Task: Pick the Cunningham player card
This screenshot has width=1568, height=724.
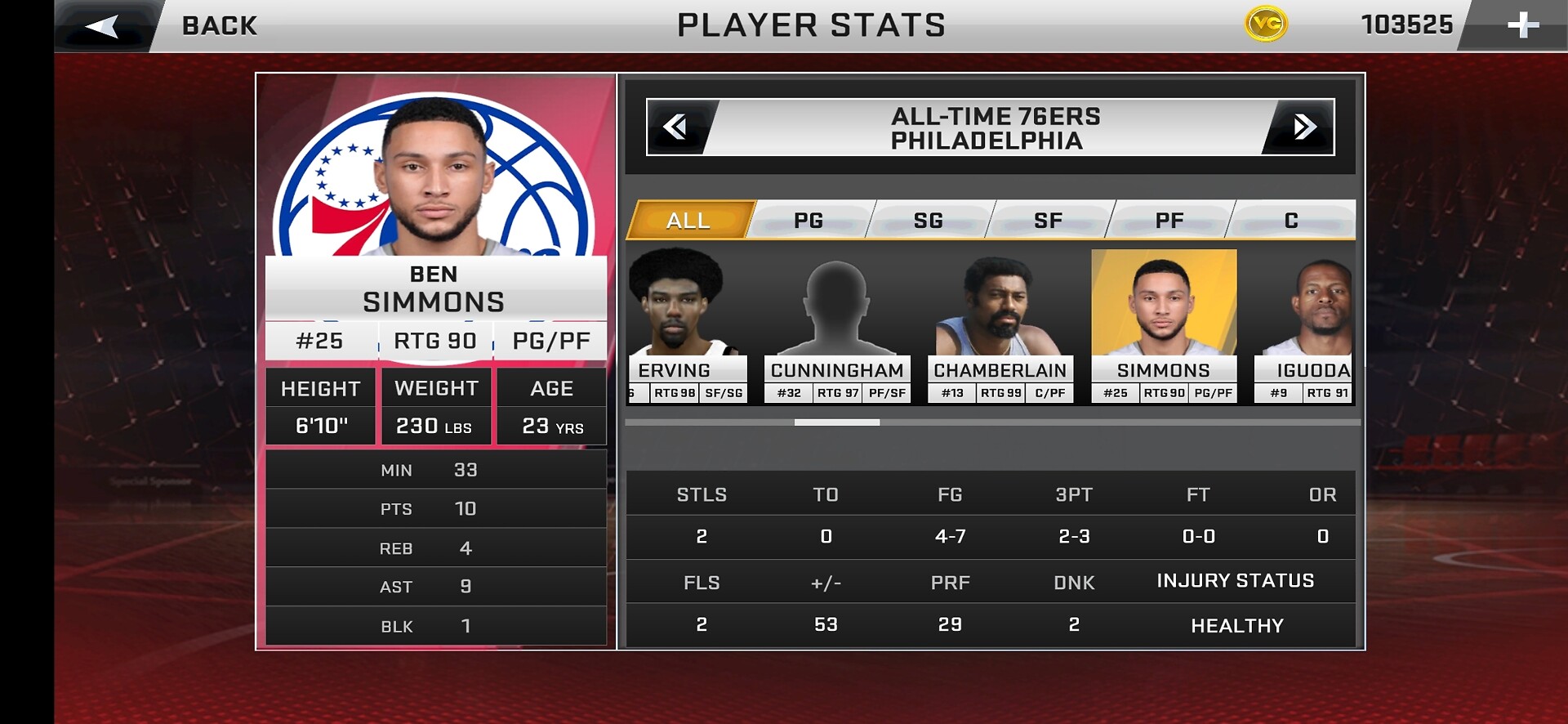Action: point(837,327)
